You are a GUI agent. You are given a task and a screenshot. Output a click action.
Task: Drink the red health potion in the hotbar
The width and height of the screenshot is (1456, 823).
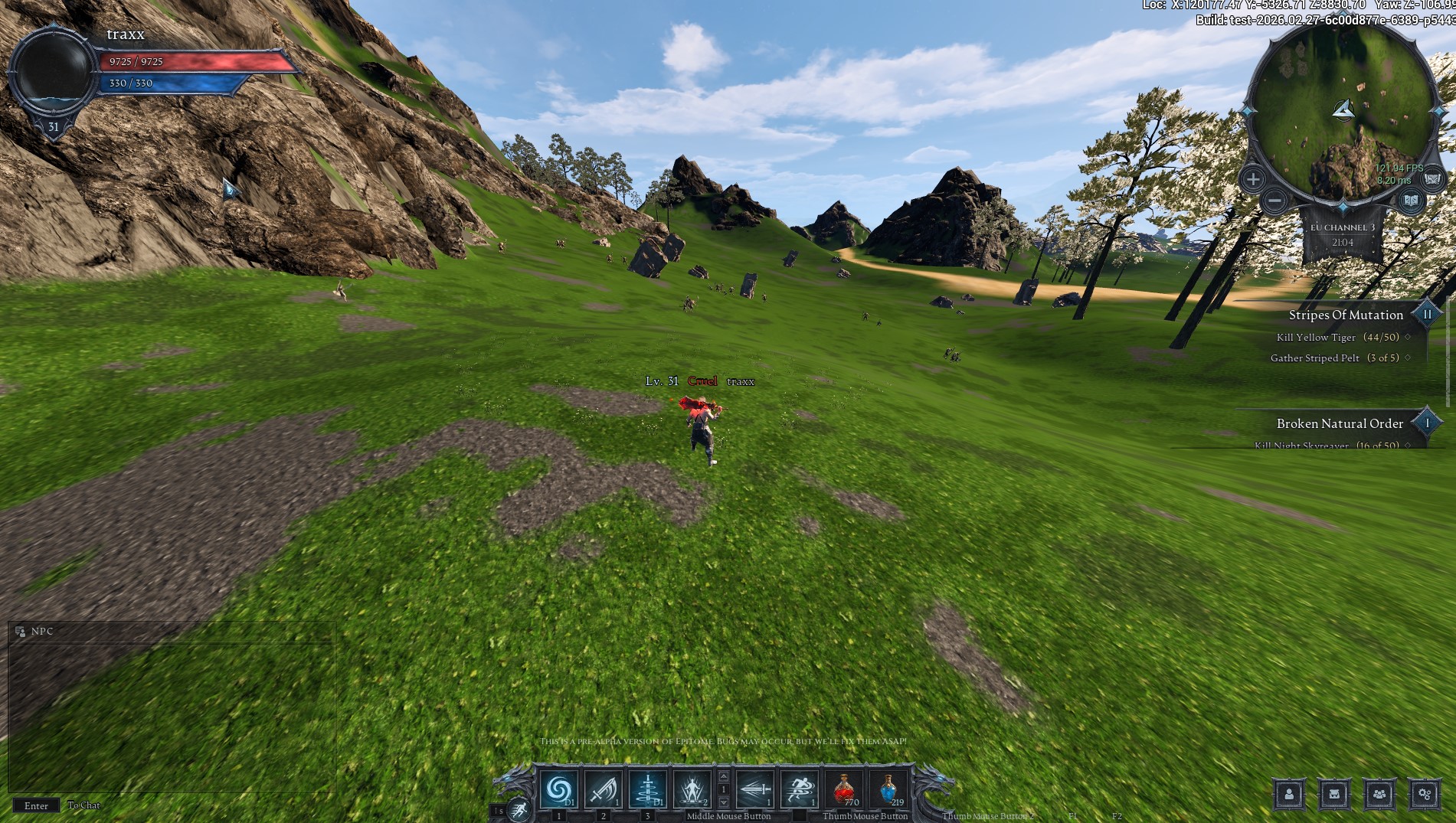coord(844,789)
